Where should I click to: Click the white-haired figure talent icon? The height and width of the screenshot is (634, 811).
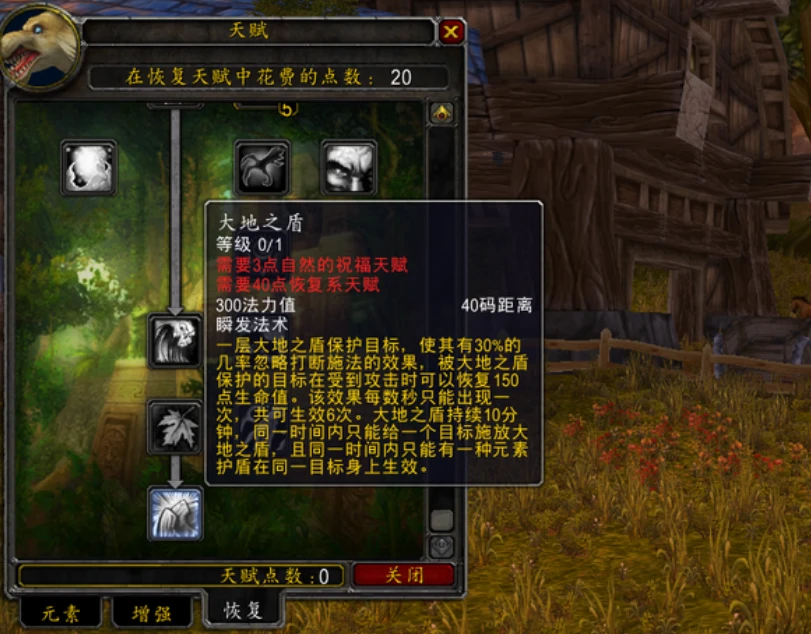click(175, 341)
